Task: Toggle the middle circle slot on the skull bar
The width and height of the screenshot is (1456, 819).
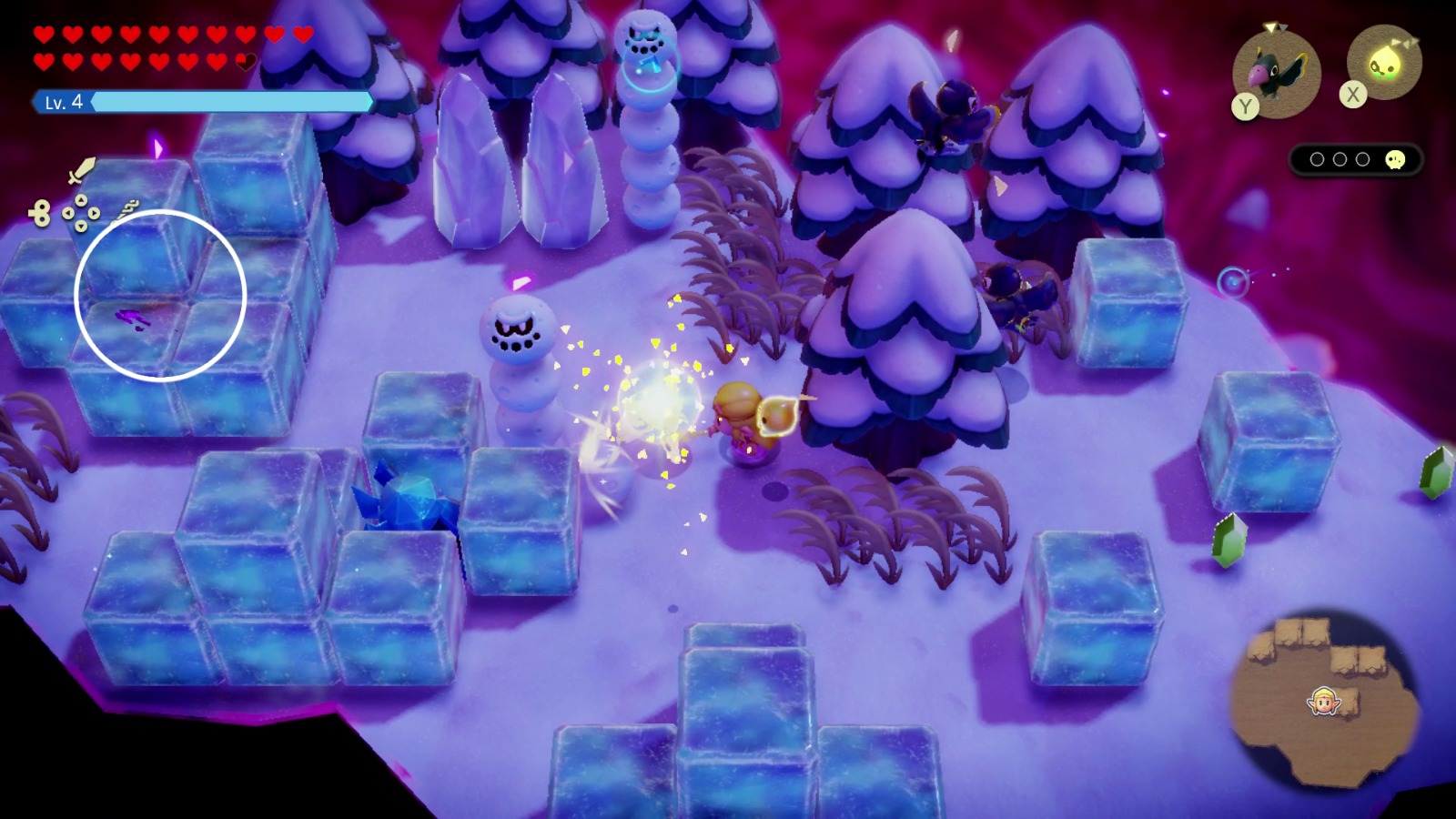Action: coord(1339,159)
